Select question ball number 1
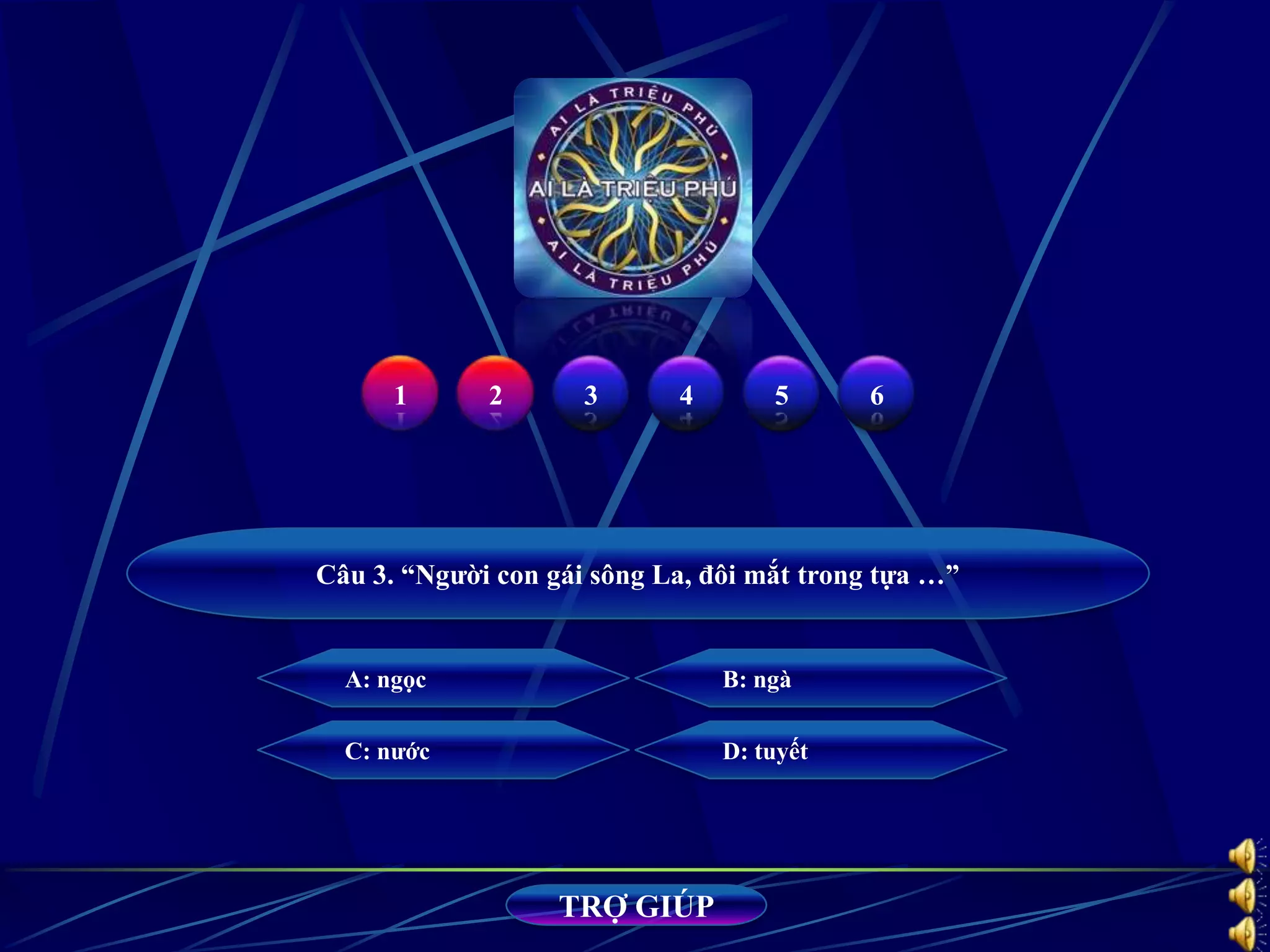Image resolution: width=1270 pixels, height=952 pixels. coord(400,394)
